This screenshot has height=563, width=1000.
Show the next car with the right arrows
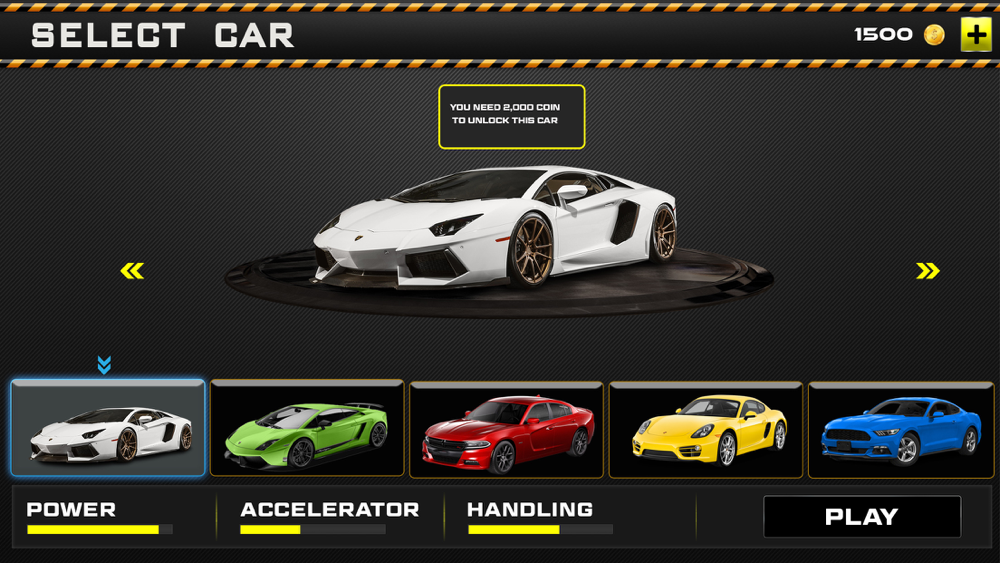click(x=928, y=271)
